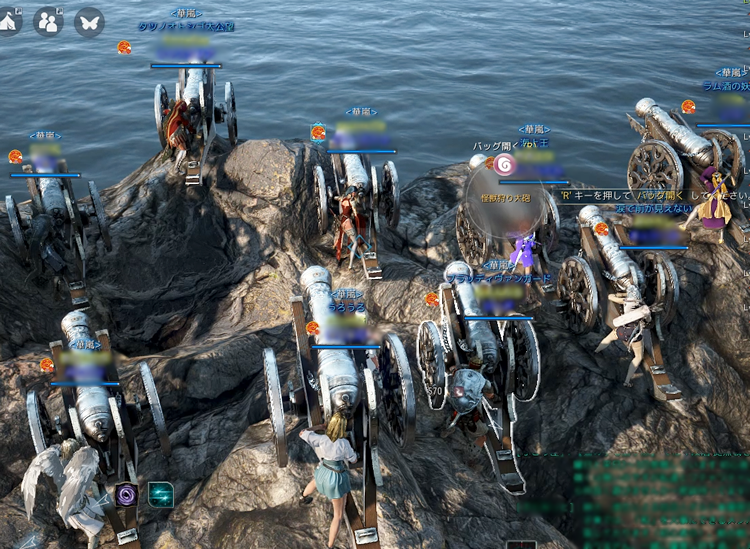The image size is (750, 549).
Task: Activate the purple swirl skill icon
Action: [128, 494]
